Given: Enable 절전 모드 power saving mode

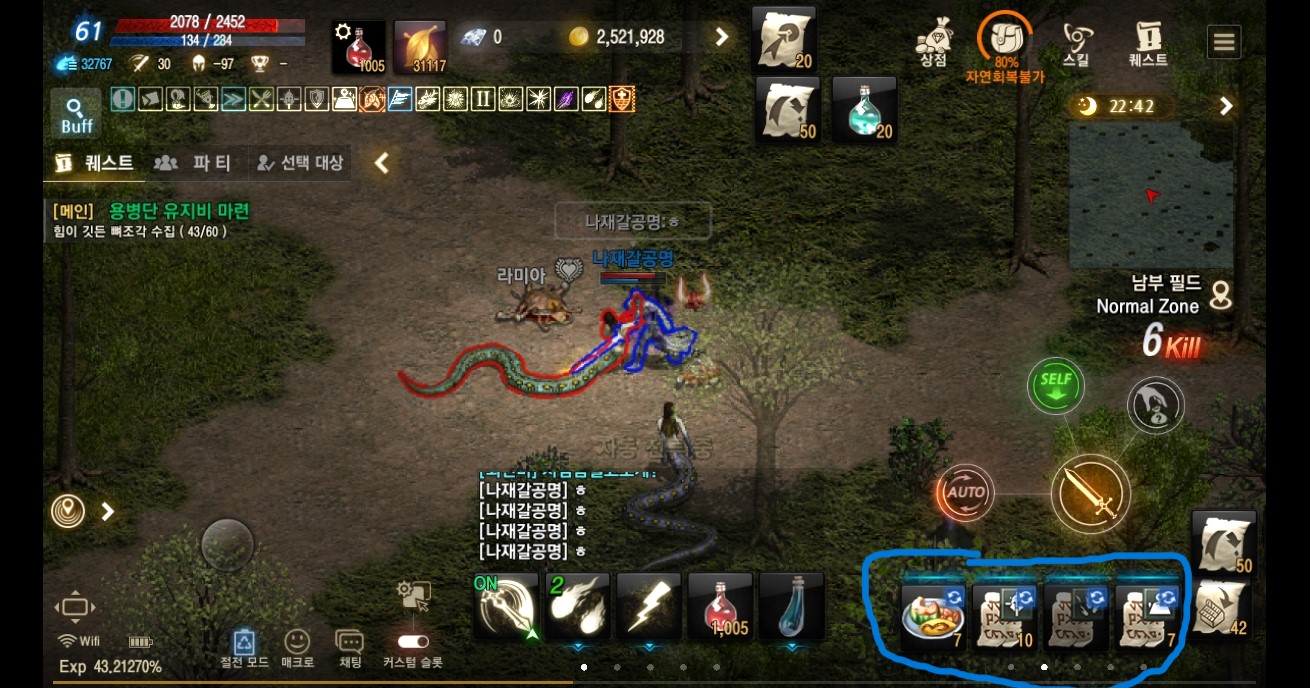Looking at the screenshot, I should click(x=244, y=648).
